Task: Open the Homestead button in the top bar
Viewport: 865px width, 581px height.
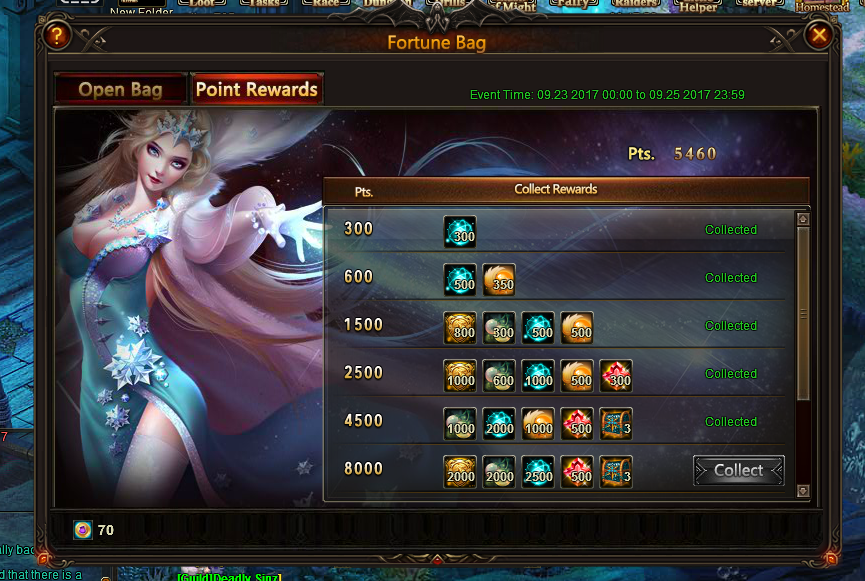Action: [822, 6]
